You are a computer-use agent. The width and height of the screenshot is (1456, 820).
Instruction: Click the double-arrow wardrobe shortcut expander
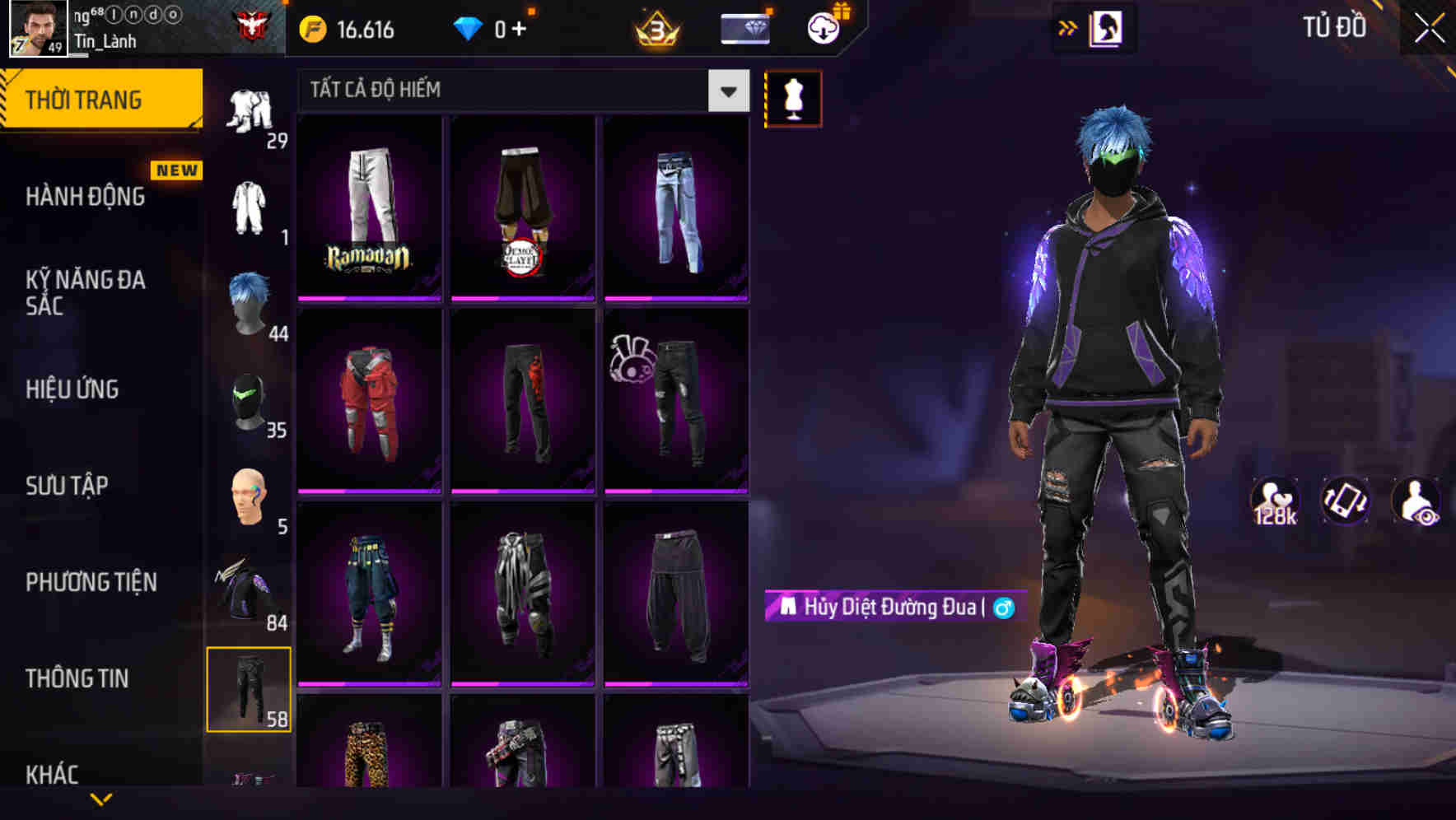pyautogui.click(x=1068, y=27)
